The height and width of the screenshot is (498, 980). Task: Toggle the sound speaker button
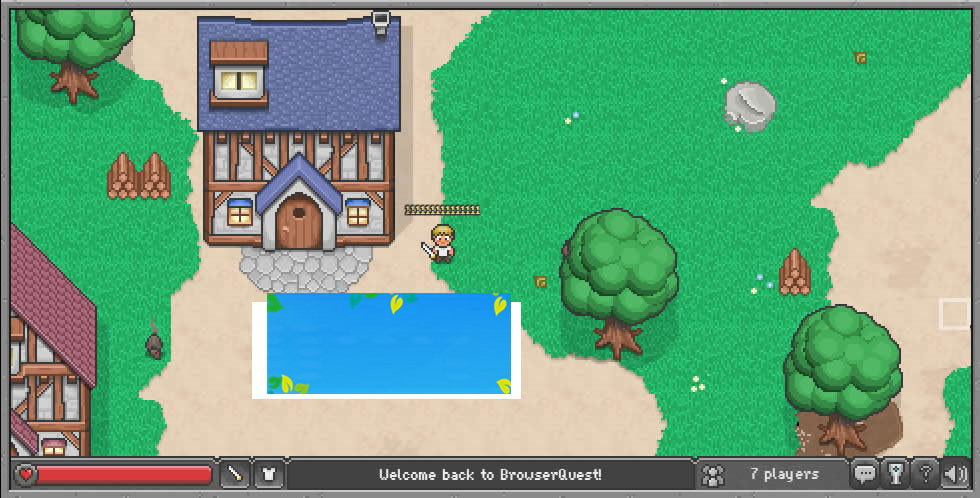(954, 474)
